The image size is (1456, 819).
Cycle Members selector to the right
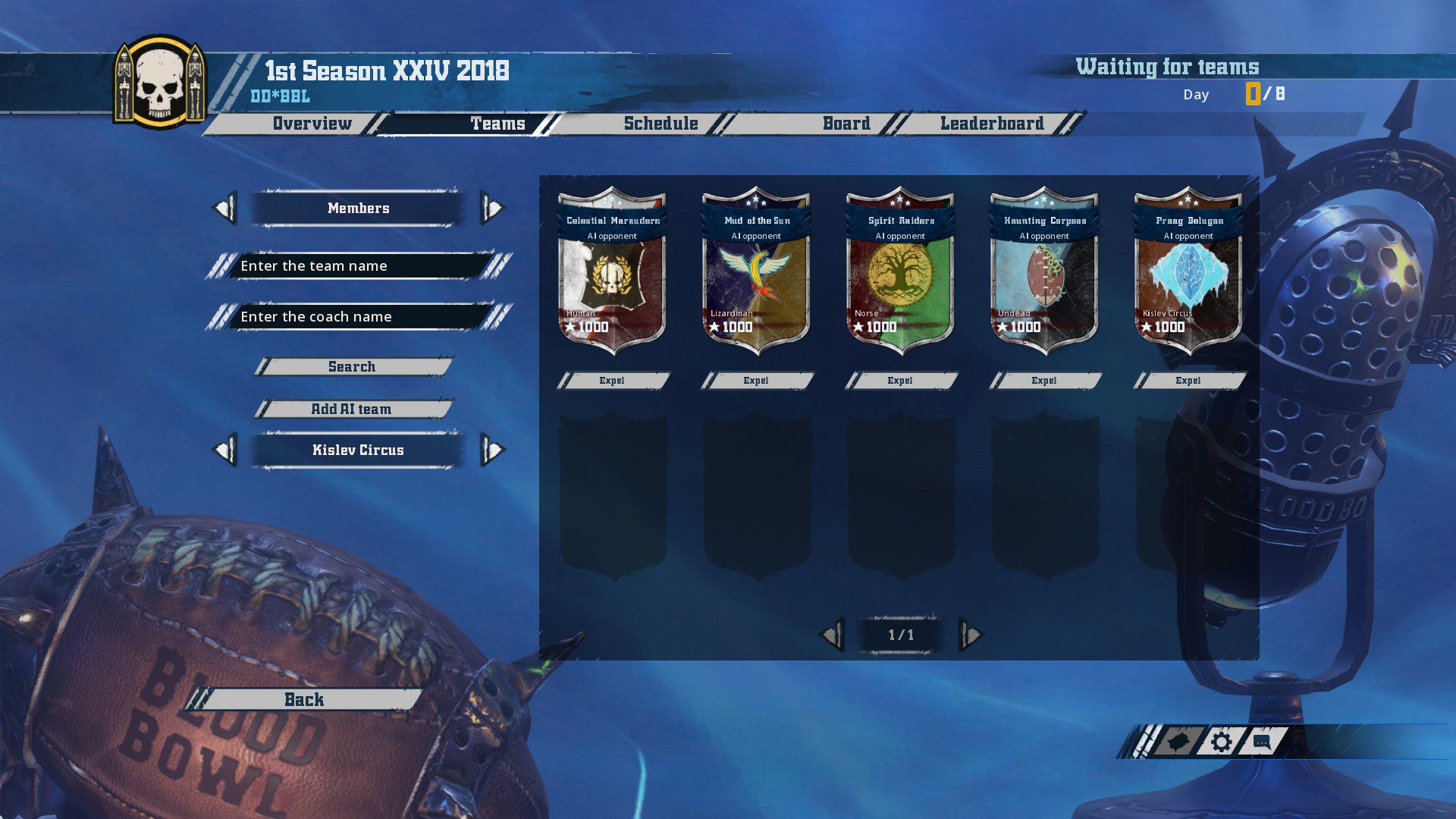pos(493,209)
